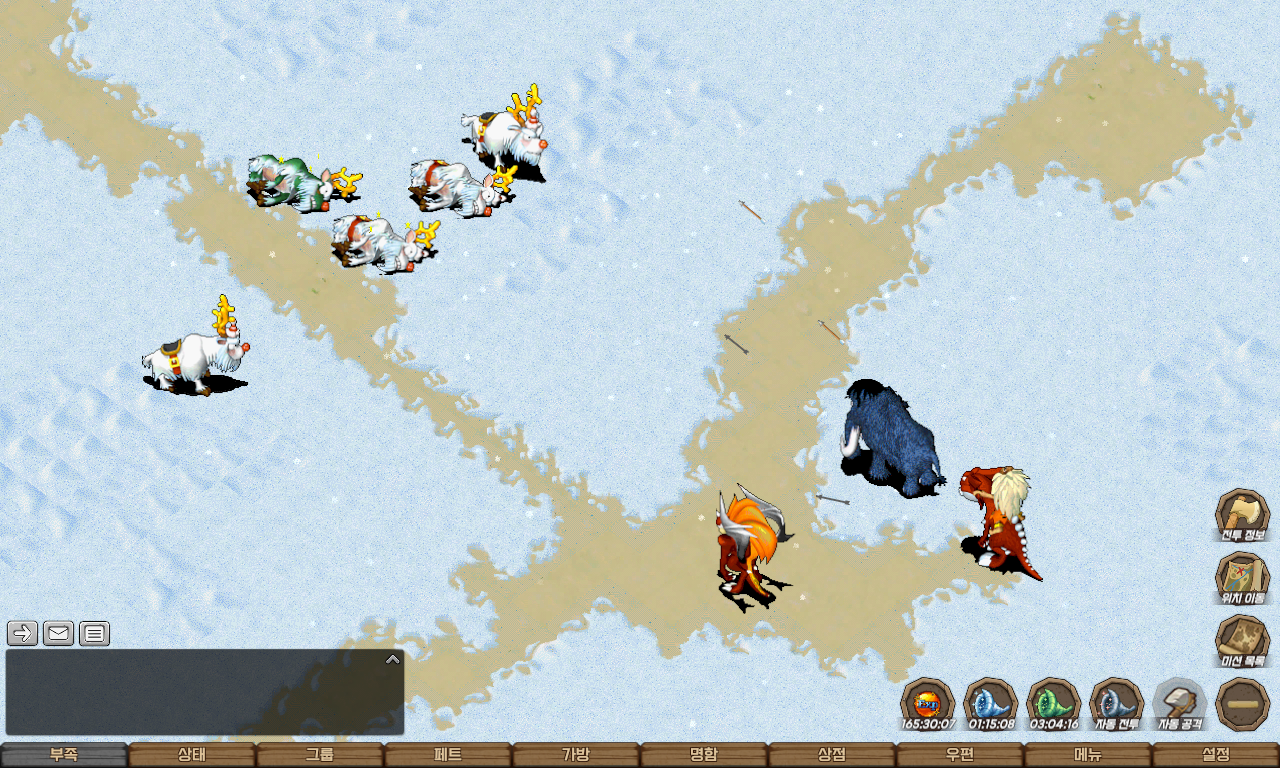1280x768 pixels.
Task: Open the 페트 (pet) menu
Action: (448, 755)
